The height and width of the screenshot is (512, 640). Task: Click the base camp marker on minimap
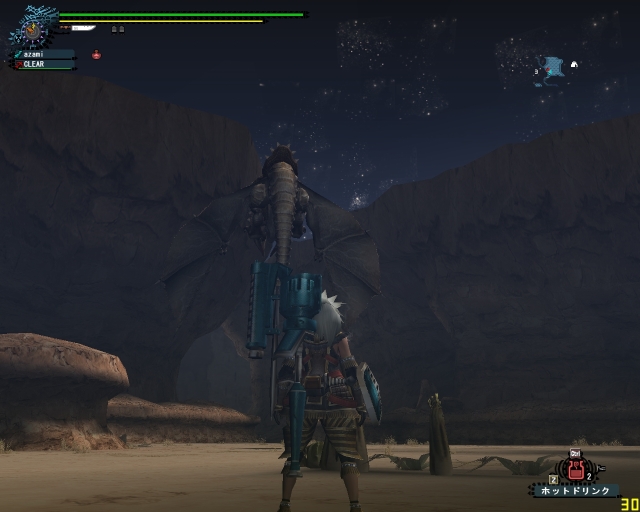point(574,65)
